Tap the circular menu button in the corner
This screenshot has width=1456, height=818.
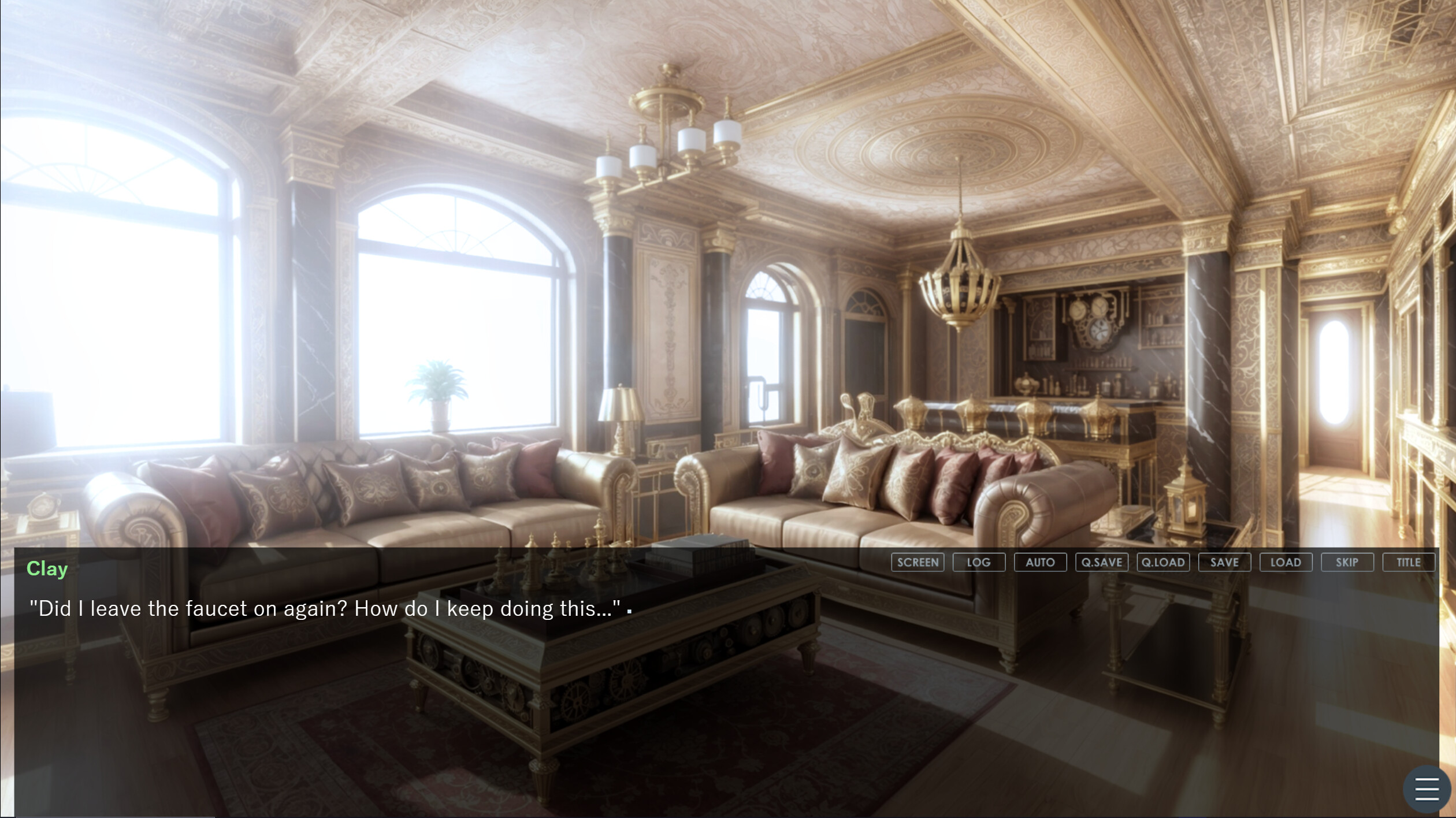click(x=1426, y=788)
